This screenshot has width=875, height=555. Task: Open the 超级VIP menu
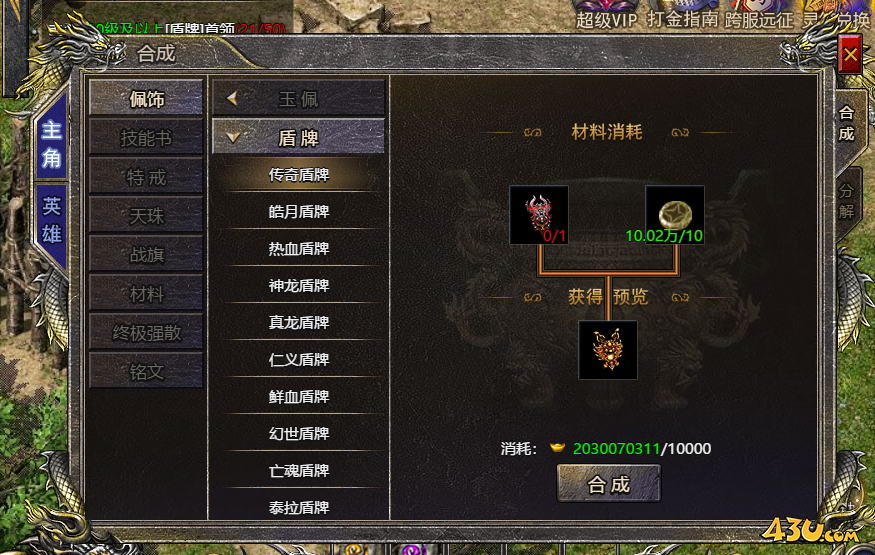(x=606, y=19)
